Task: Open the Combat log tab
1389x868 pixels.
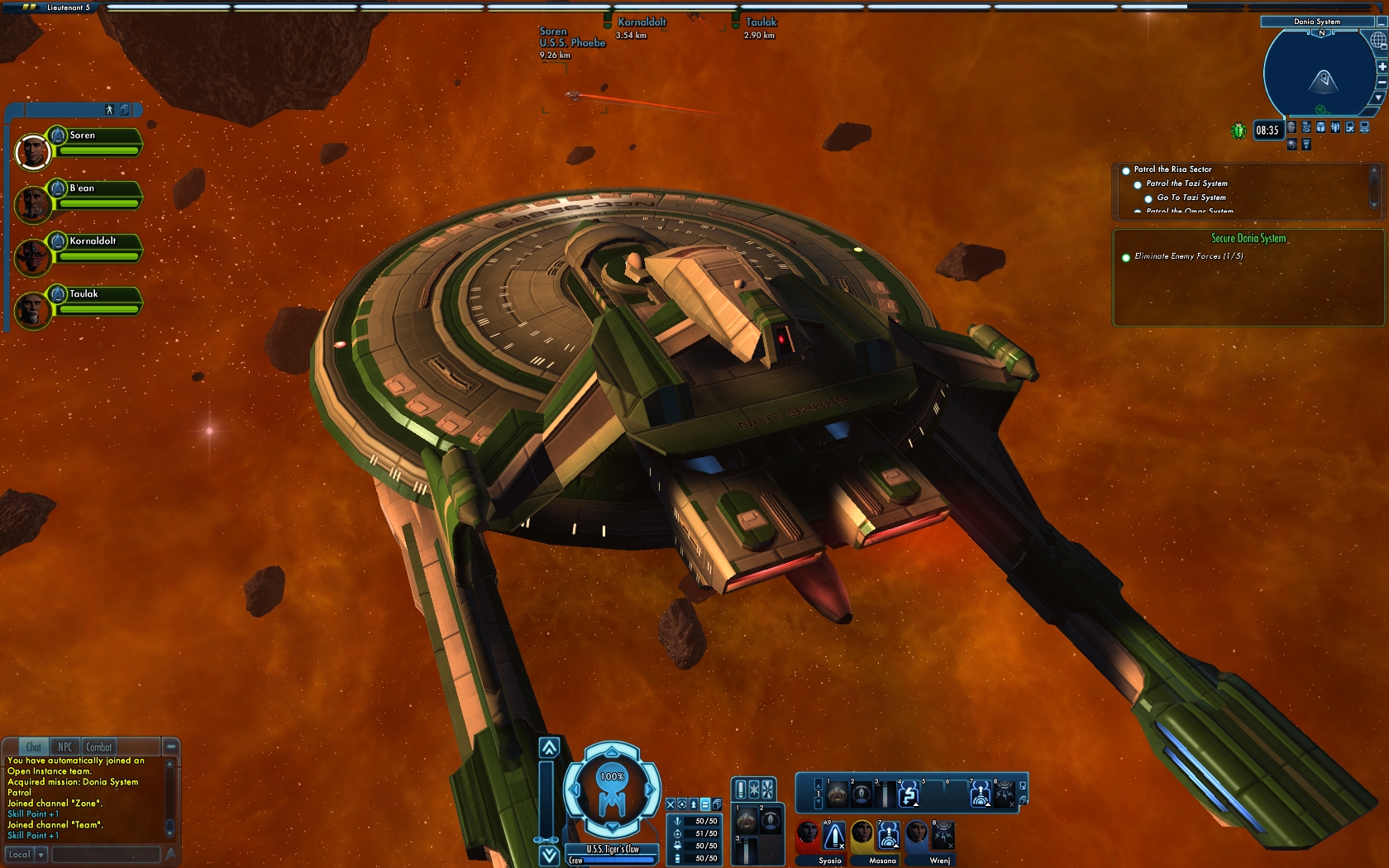Action: coord(98,746)
